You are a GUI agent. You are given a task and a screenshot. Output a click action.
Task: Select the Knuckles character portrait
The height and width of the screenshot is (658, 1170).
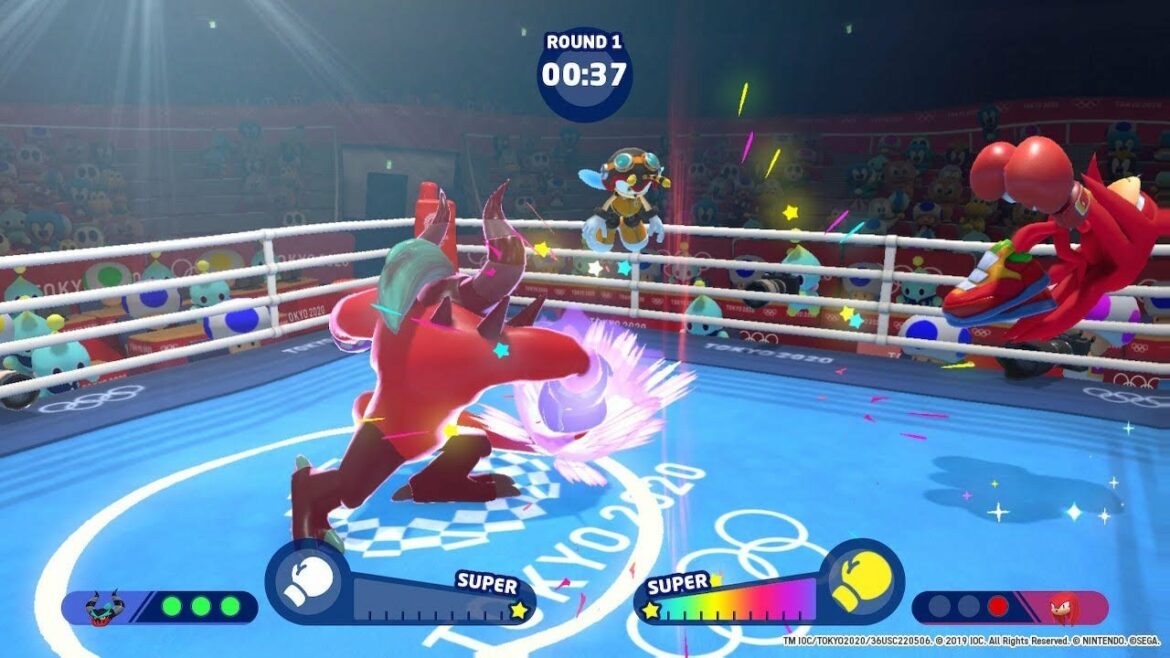point(1066,607)
